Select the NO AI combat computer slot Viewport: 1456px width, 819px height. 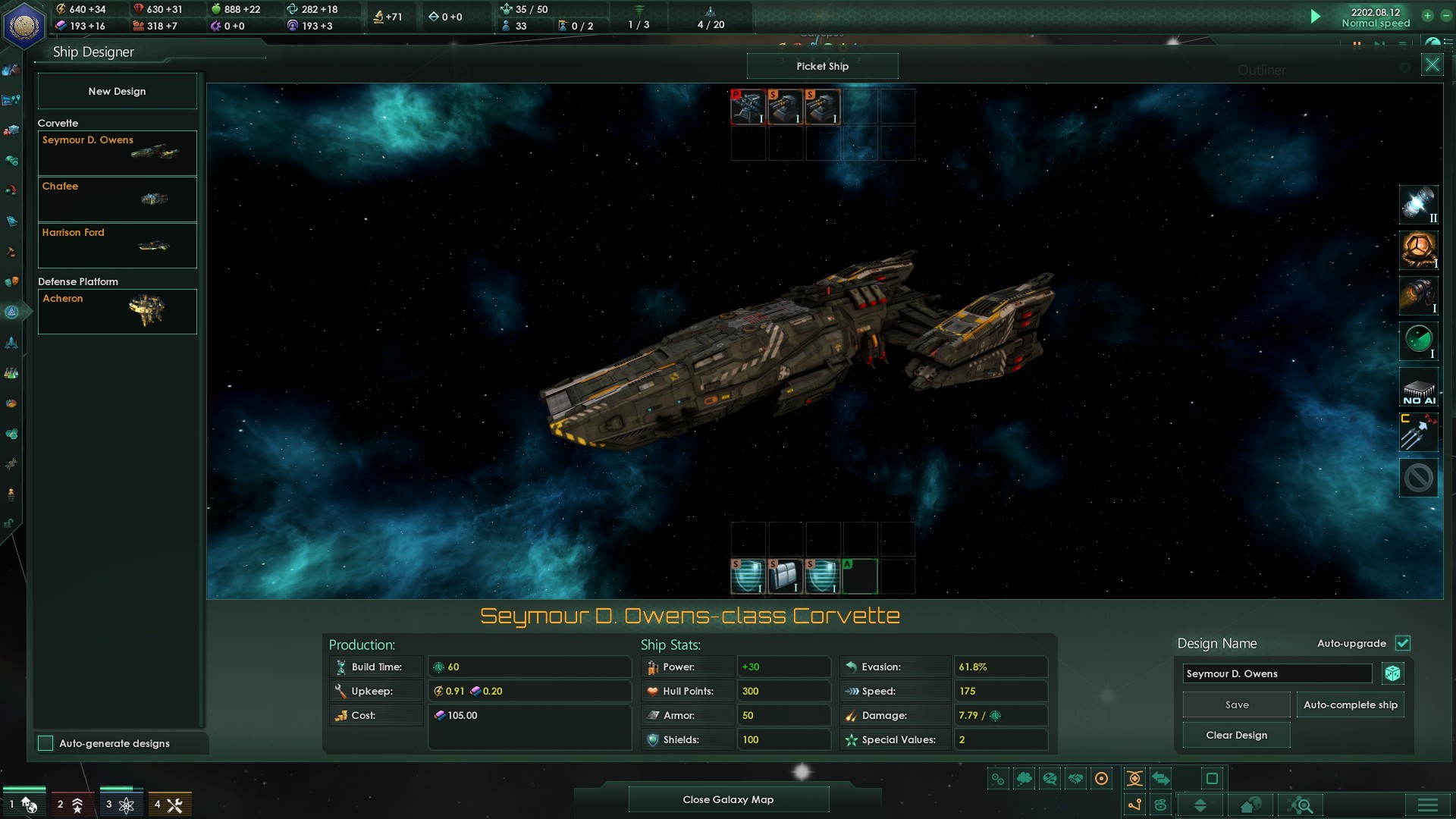point(1418,388)
